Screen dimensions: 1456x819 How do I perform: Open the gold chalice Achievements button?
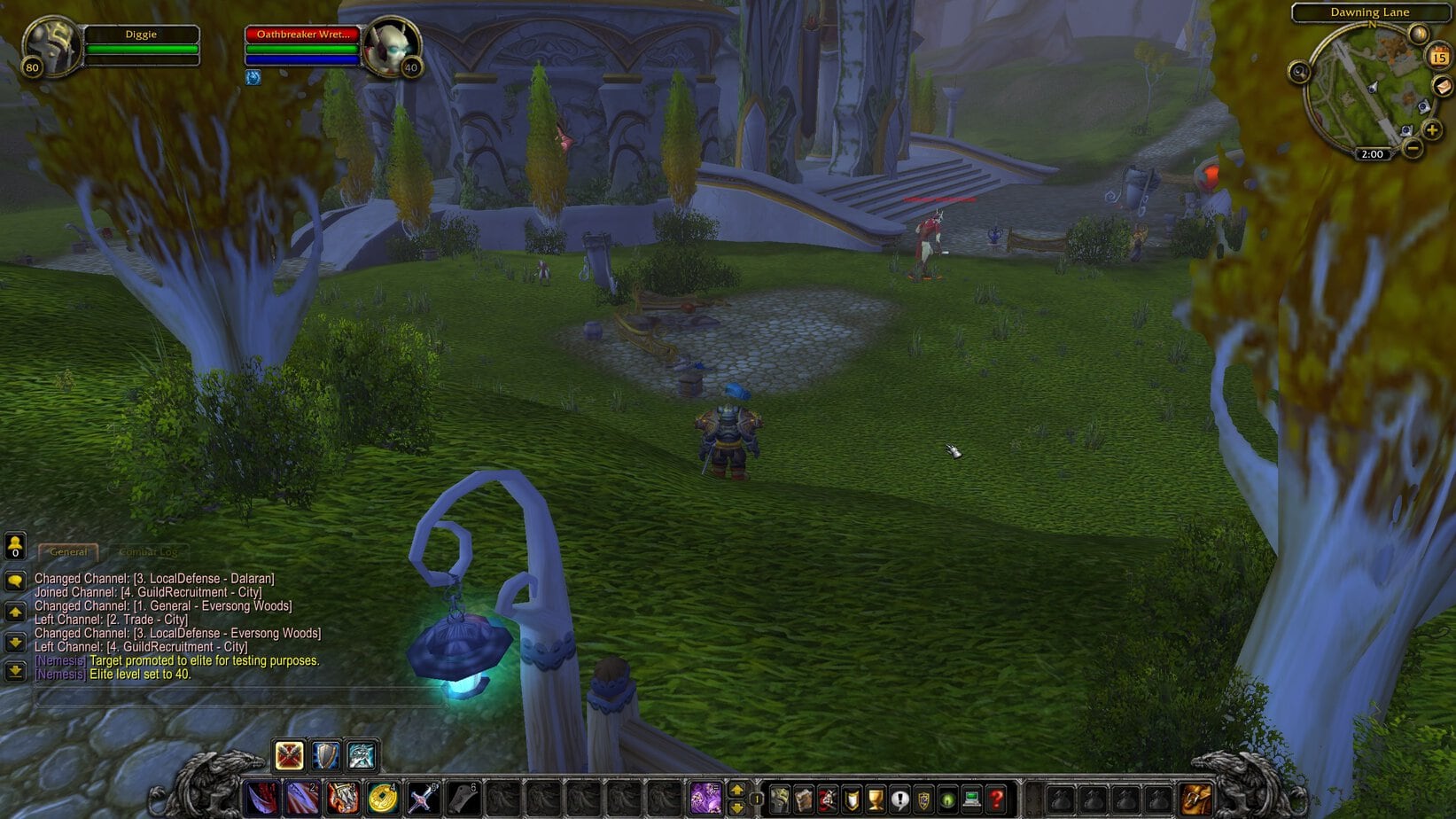[876, 799]
